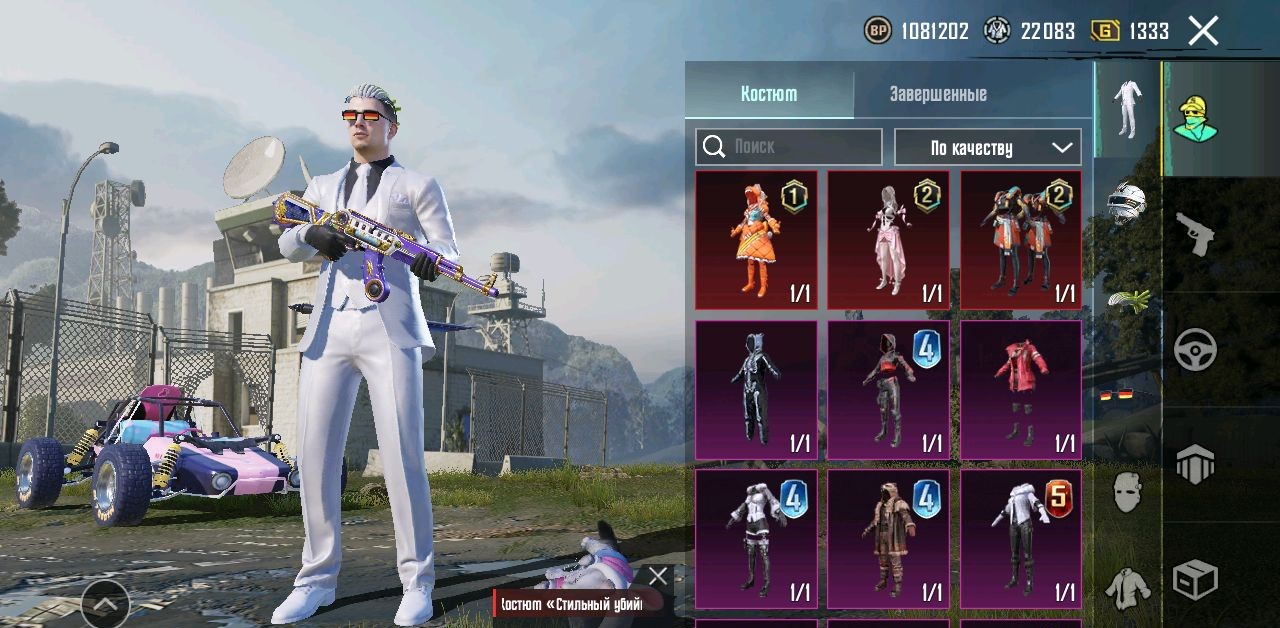Pick the black skeleton hooded outfit
1280x628 pixels.
tap(756, 390)
